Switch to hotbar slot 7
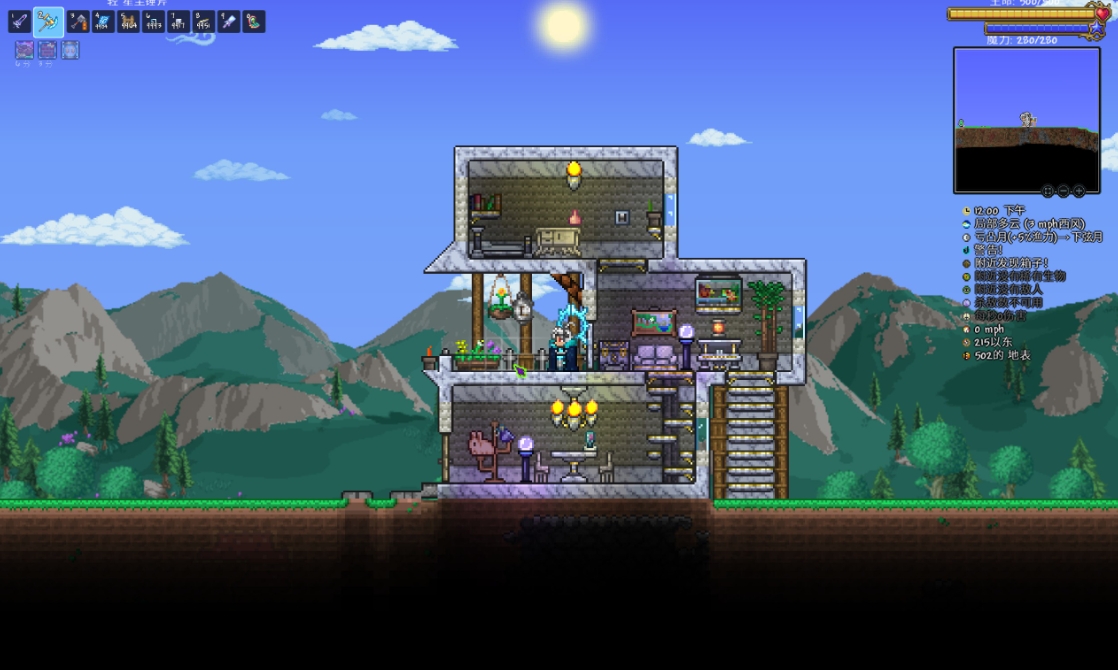 178,21
